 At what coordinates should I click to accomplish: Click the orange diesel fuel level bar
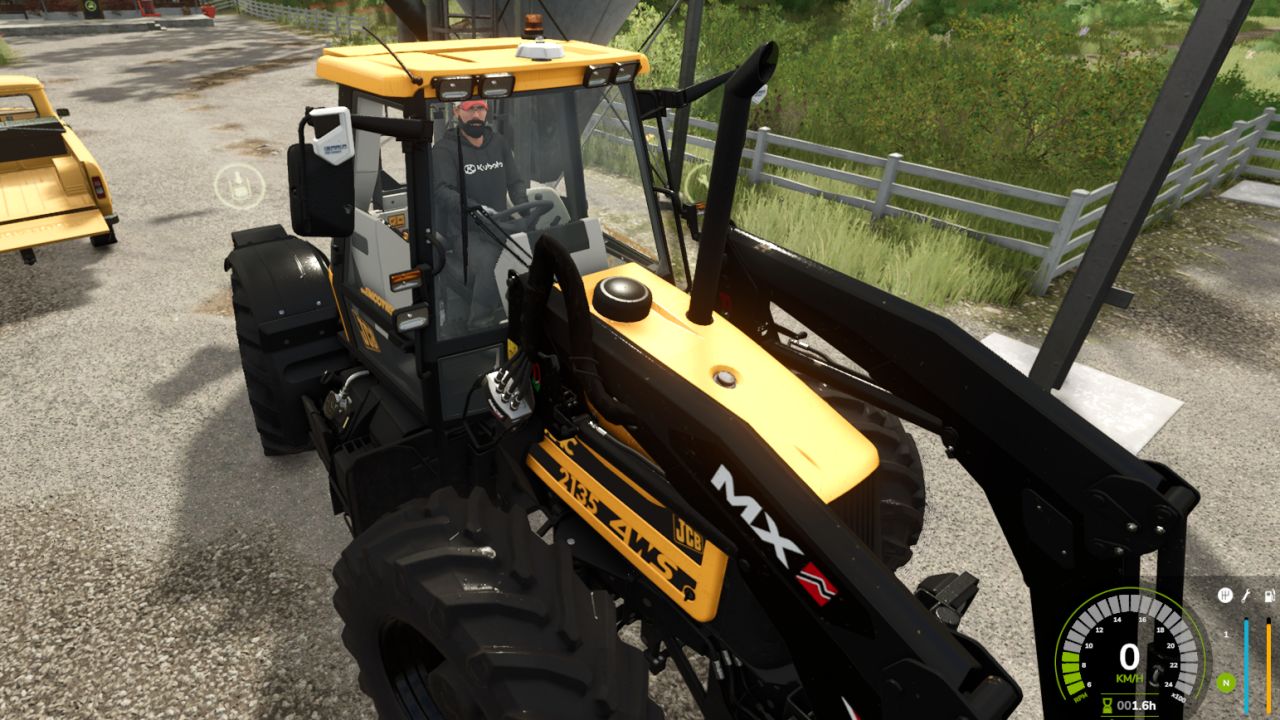coord(1268,666)
